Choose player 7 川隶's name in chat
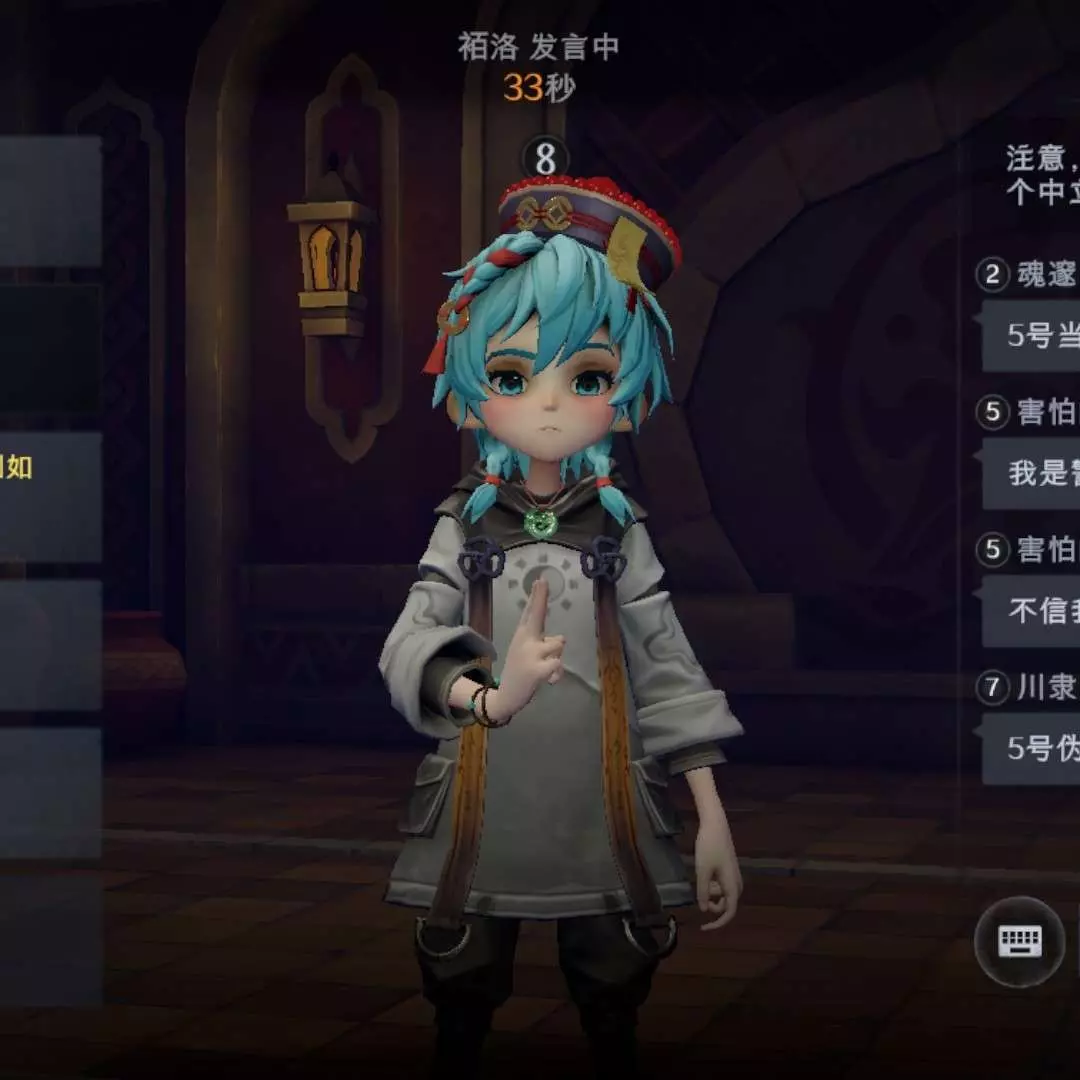This screenshot has height=1080, width=1080. coord(1044,687)
